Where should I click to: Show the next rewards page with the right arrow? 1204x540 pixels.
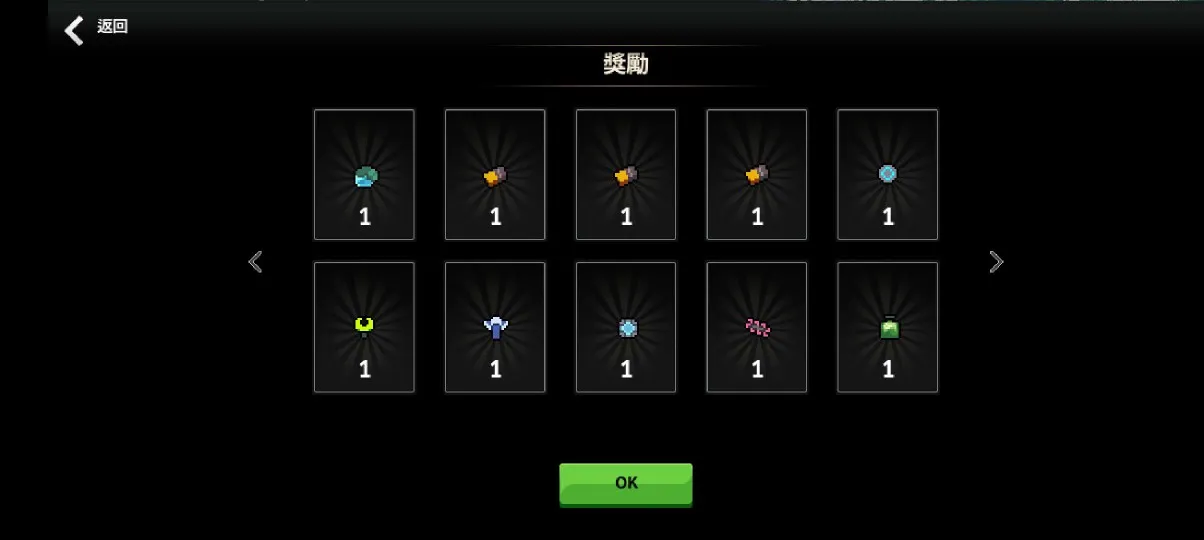click(996, 262)
